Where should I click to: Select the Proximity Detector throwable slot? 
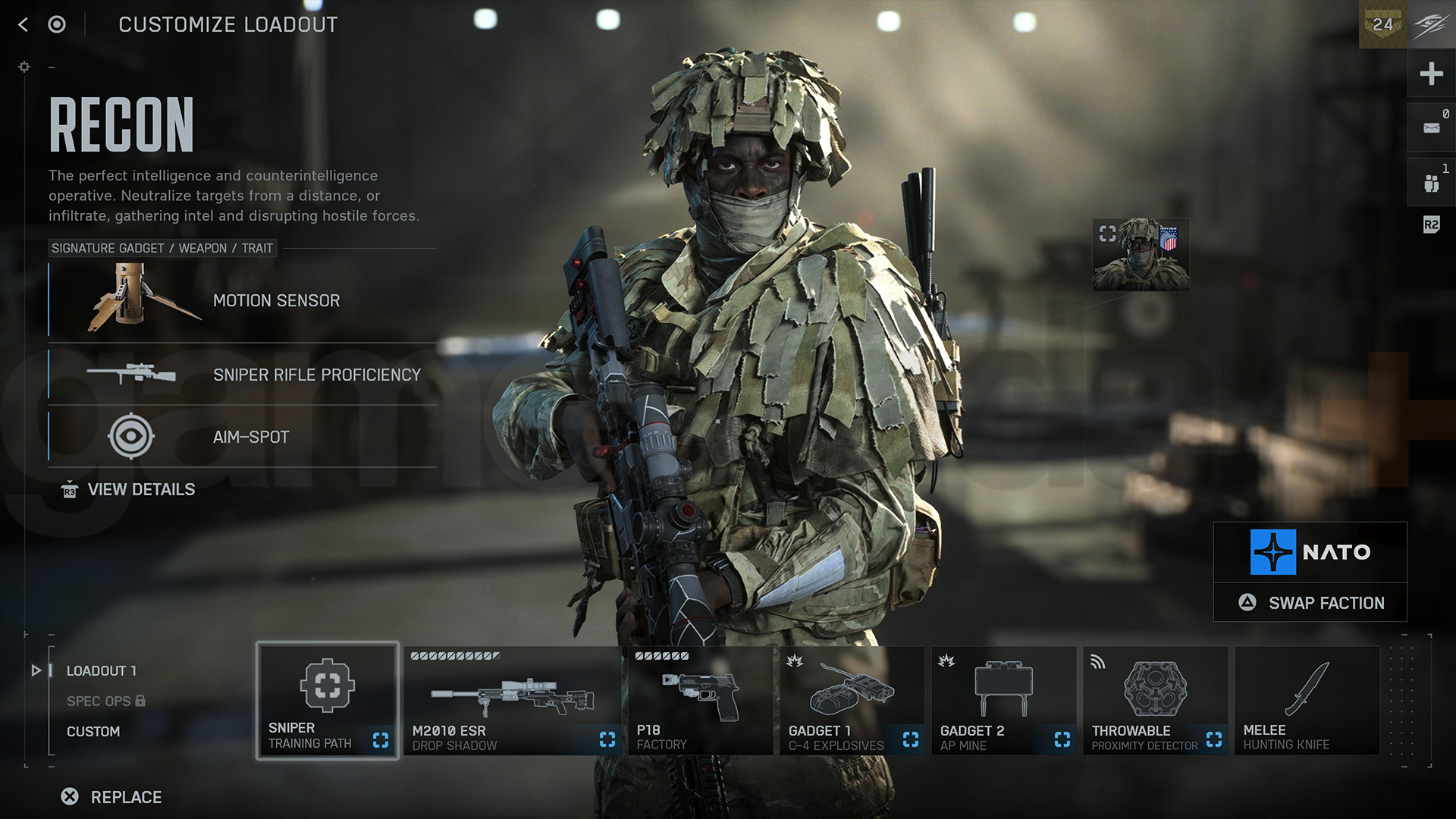coord(1155,701)
